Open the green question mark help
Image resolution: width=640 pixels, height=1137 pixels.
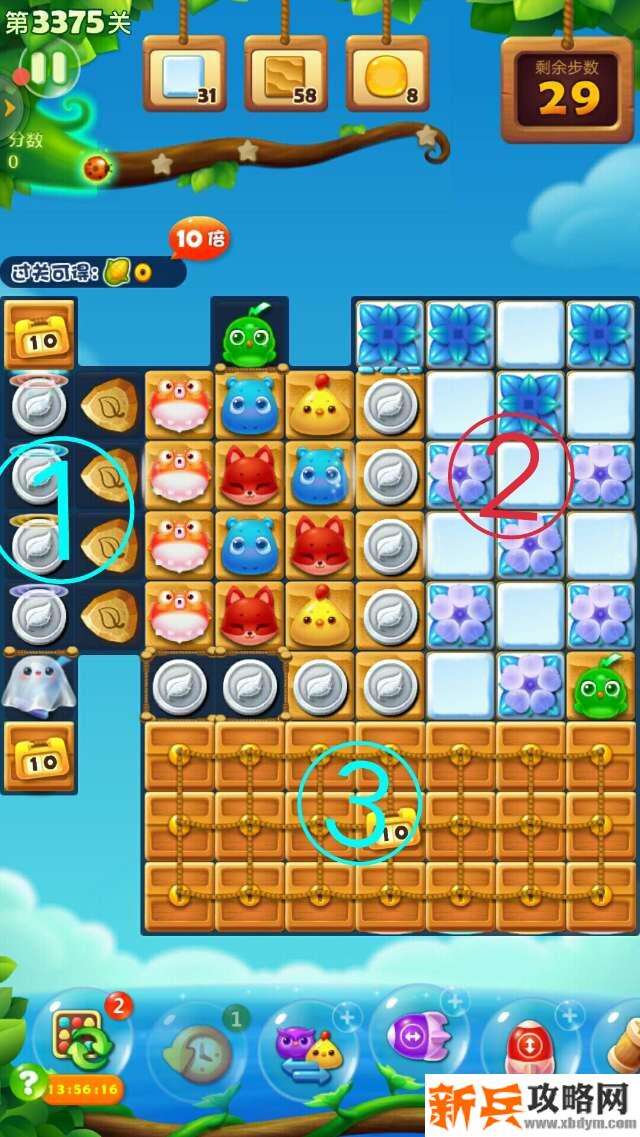25,1083
